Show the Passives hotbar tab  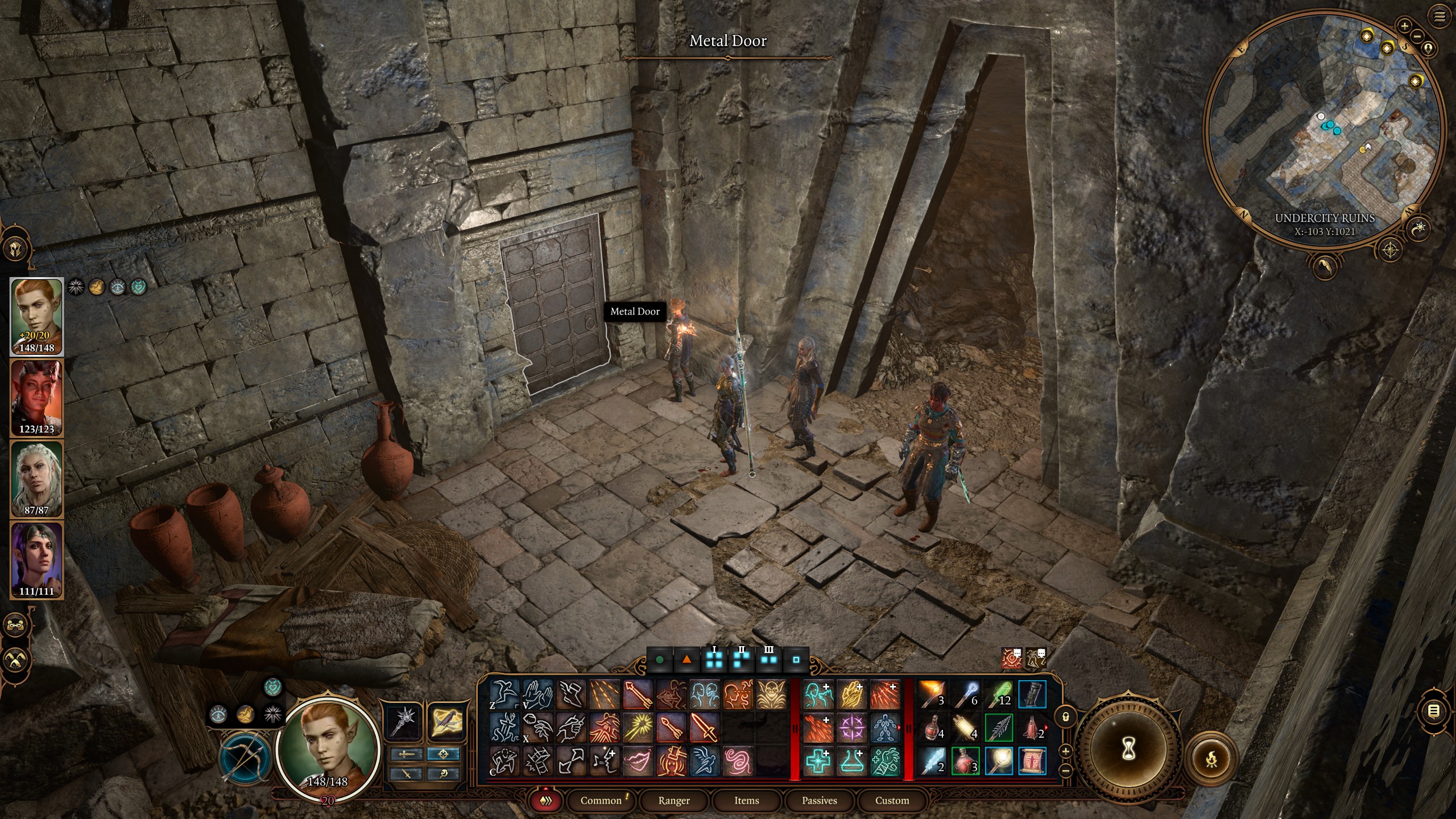point(819,800)
